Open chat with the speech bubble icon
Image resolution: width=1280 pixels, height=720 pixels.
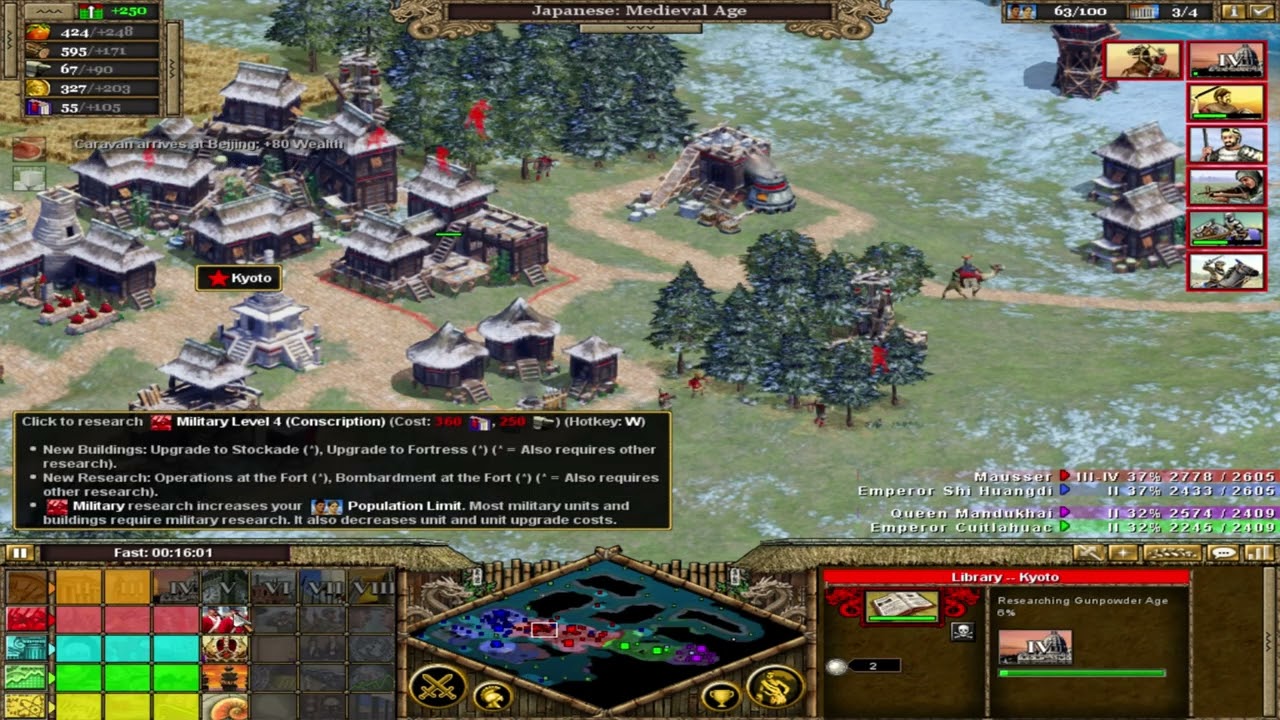tap(1222, 552)
